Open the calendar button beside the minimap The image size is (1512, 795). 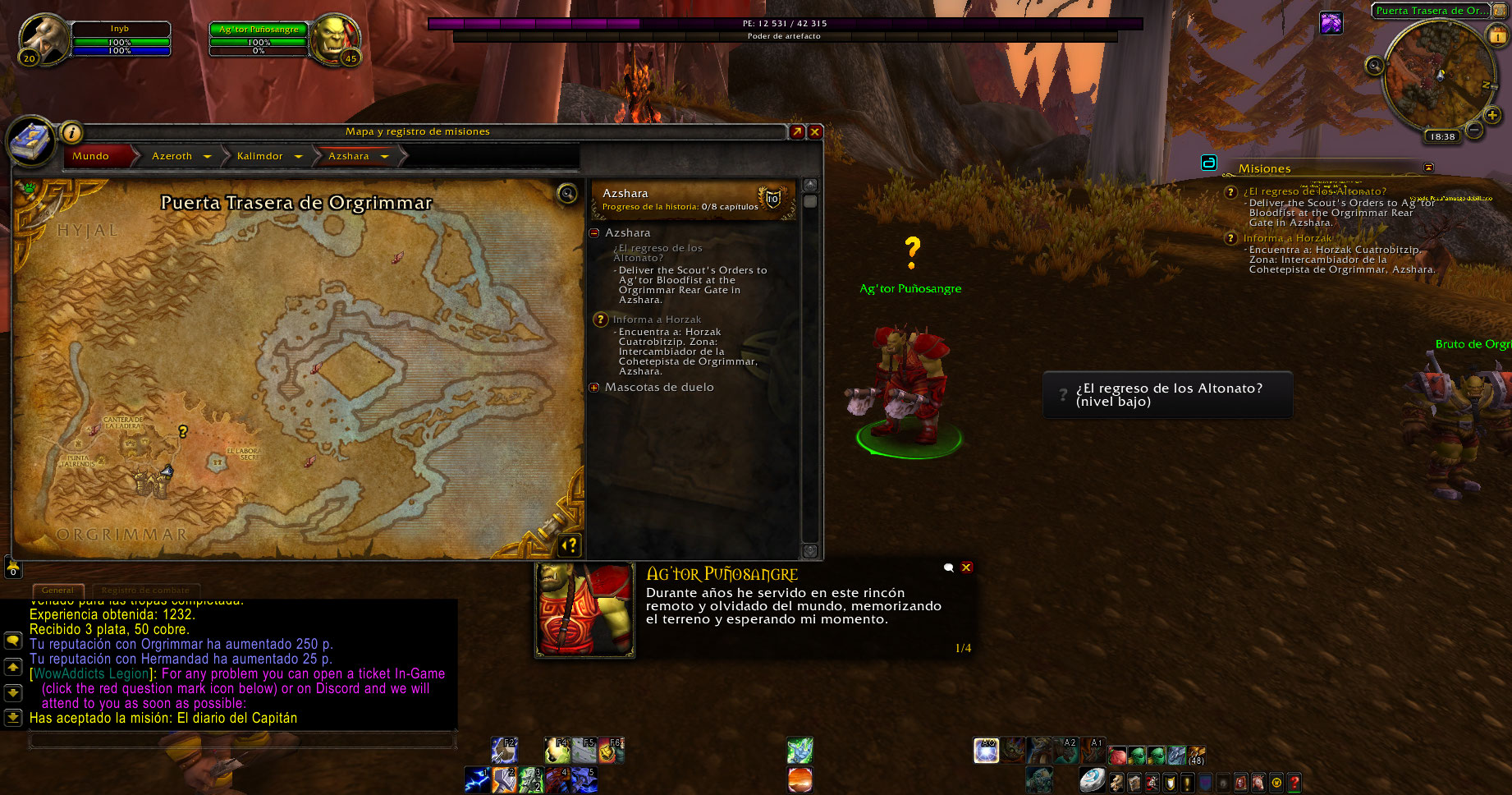pos(1497,35)
